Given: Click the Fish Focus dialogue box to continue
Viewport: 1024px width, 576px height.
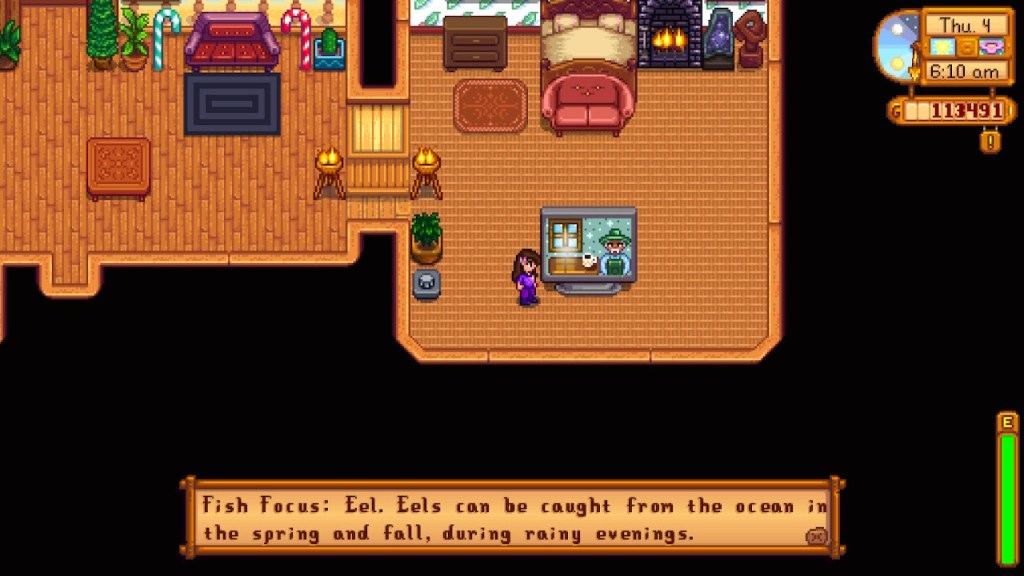Looking at the screenshot, I should point(510,519).
